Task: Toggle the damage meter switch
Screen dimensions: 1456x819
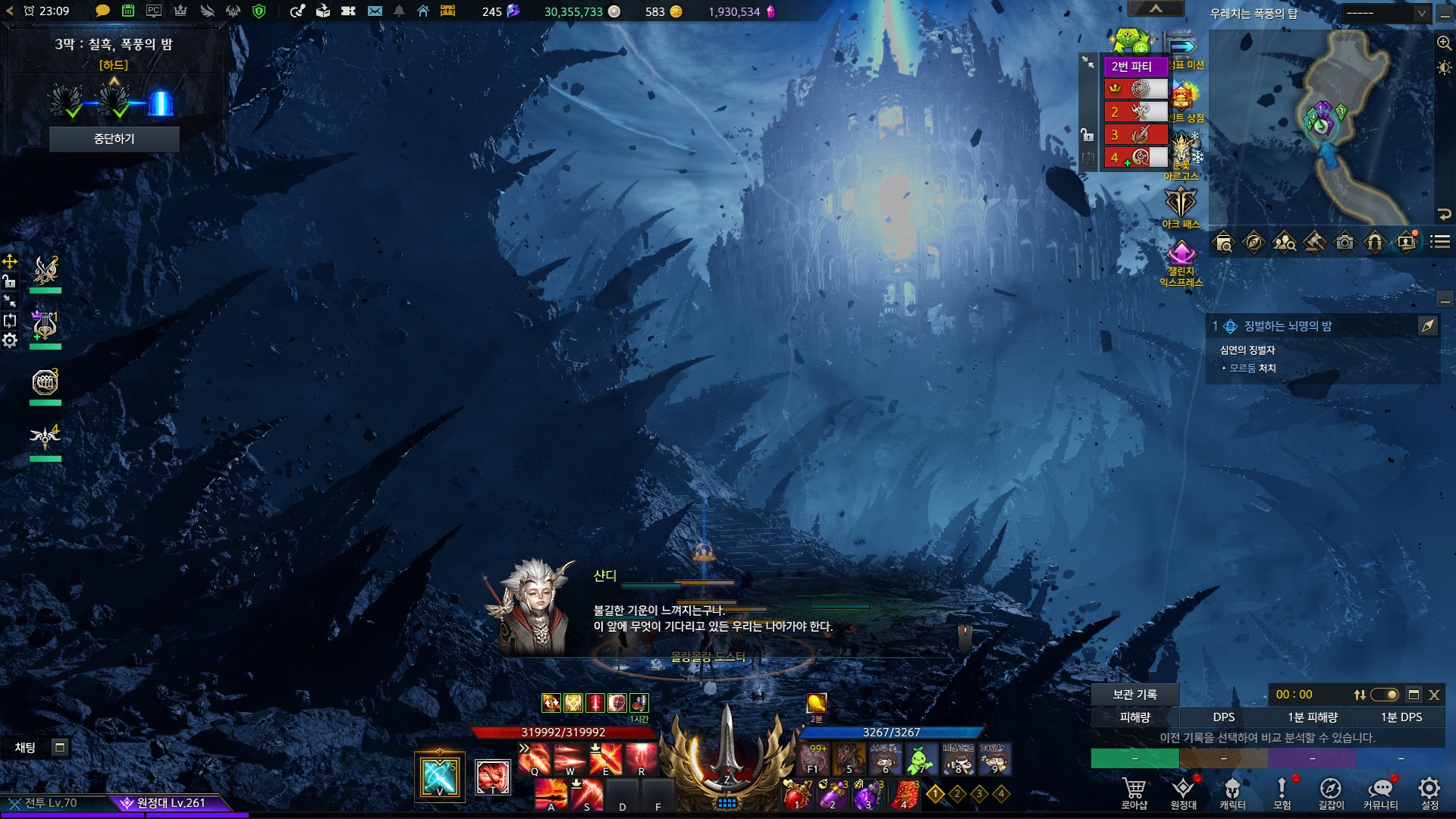Action: click(x=1385, y=695)
